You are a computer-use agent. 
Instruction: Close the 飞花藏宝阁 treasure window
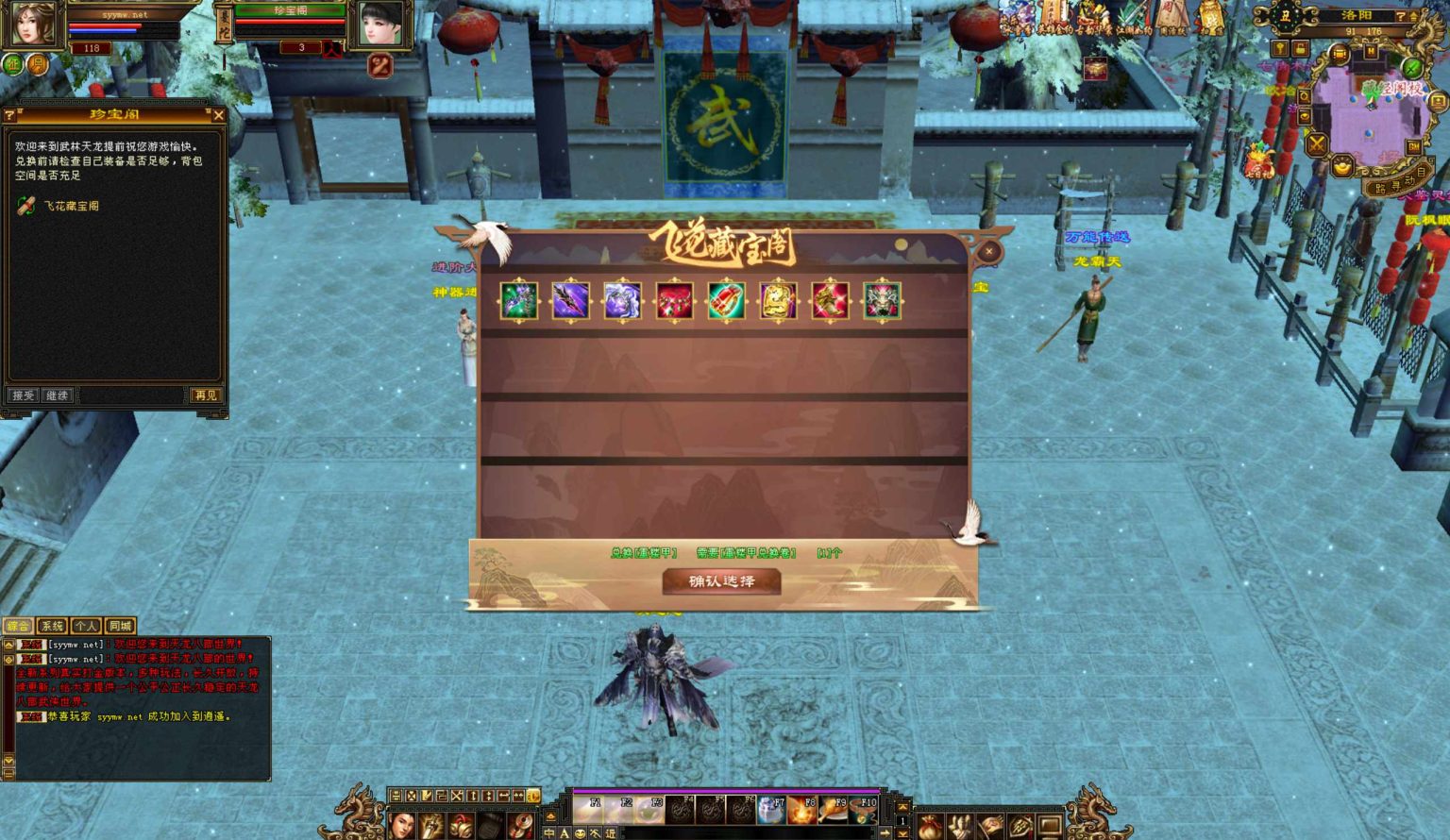tap(988, 251)
